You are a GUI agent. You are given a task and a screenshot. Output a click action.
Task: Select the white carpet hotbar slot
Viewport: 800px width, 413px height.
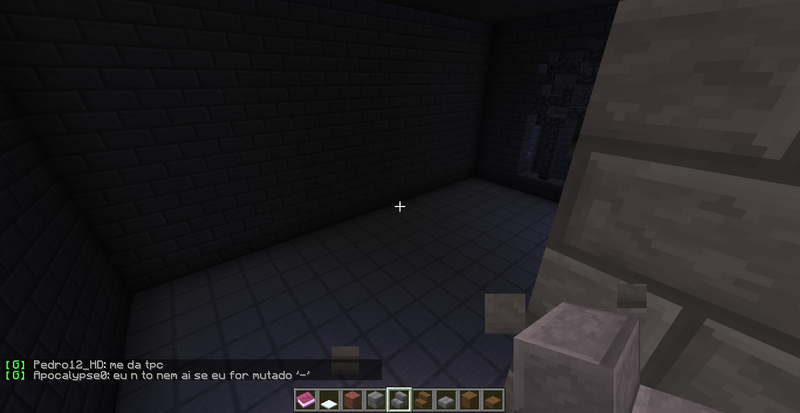coord(329,401)
